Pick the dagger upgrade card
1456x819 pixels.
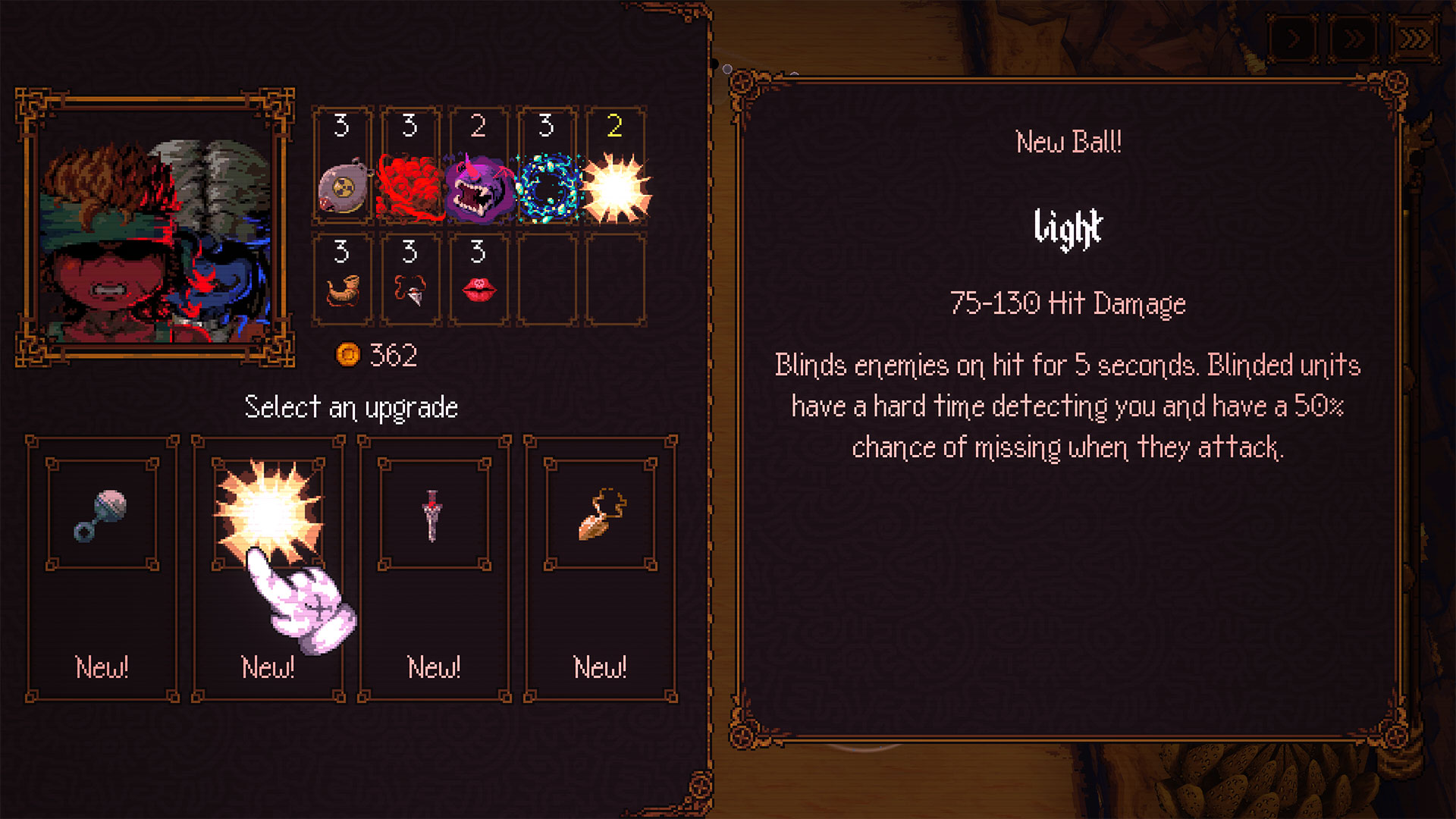tap(434, 569)
